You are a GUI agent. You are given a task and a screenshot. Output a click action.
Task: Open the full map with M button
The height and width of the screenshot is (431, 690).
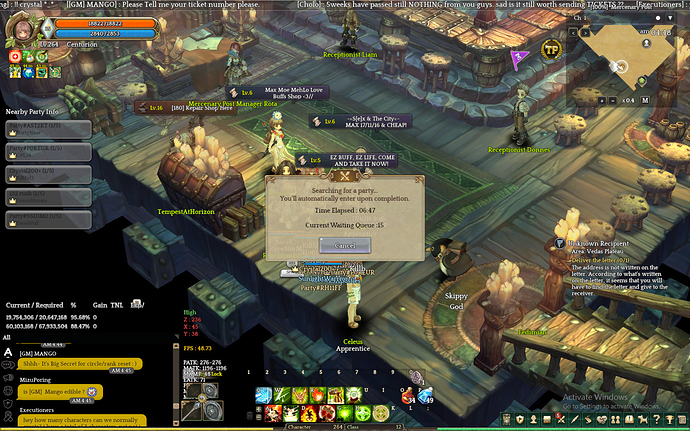[646, 100]
